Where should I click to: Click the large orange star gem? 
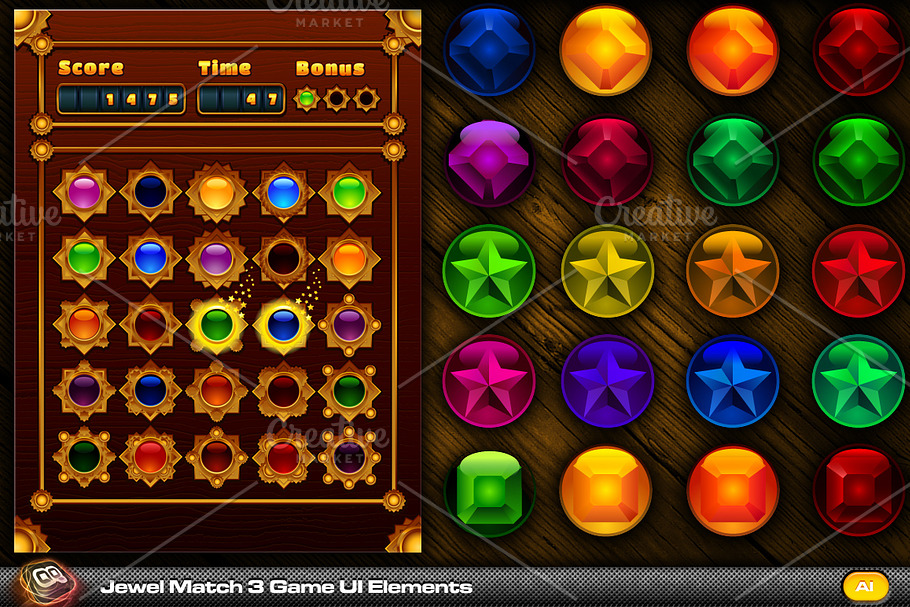(x=732, y=271)
